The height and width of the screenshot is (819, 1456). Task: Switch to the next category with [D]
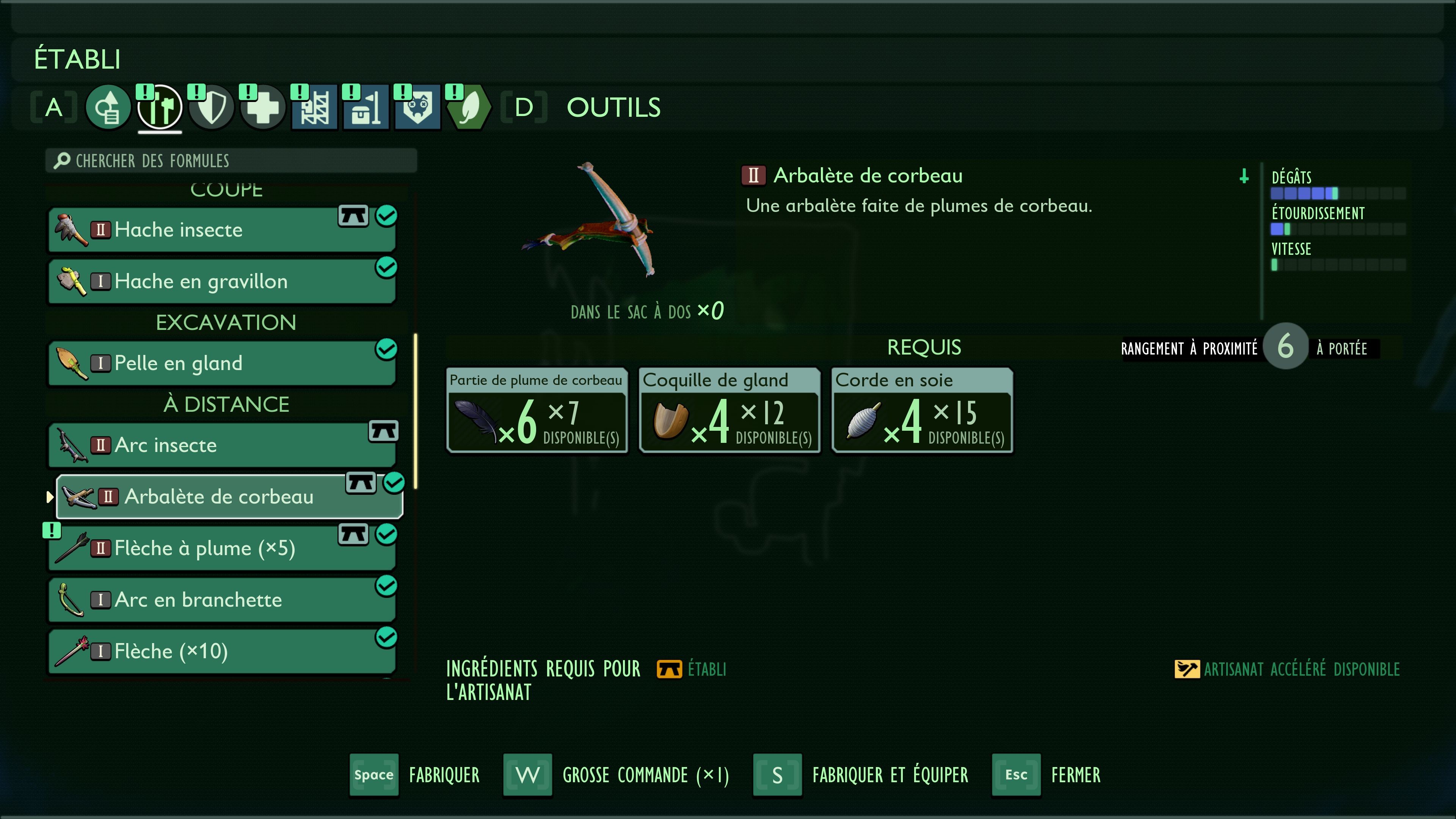[x=524, y=107]
